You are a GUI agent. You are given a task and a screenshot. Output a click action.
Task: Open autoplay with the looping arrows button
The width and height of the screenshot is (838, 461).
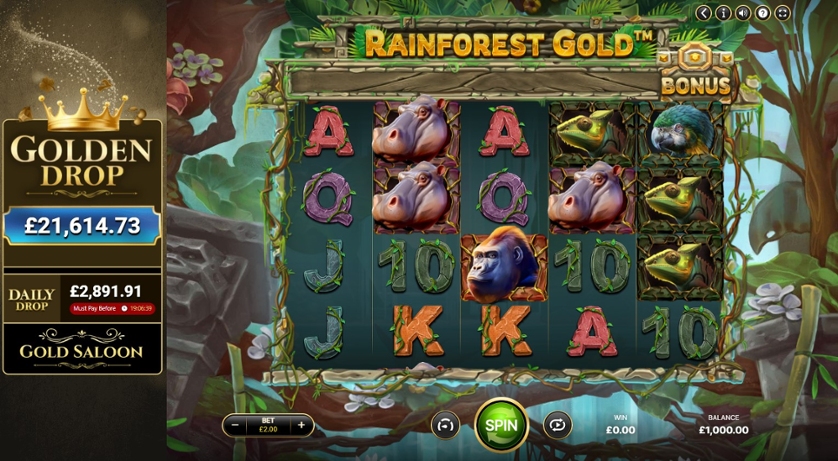tap(557, 425)
